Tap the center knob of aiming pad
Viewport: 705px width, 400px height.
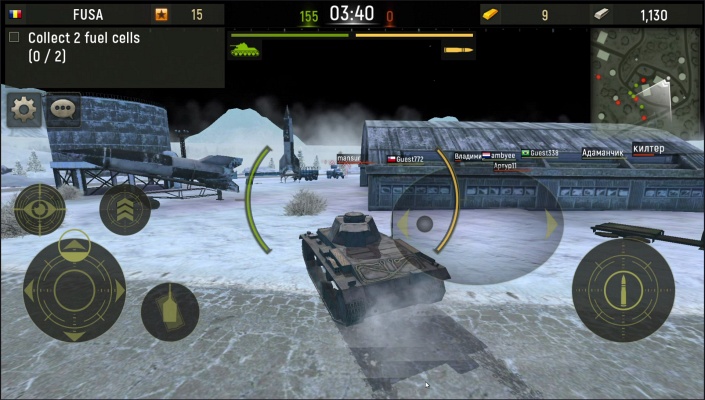424,224
